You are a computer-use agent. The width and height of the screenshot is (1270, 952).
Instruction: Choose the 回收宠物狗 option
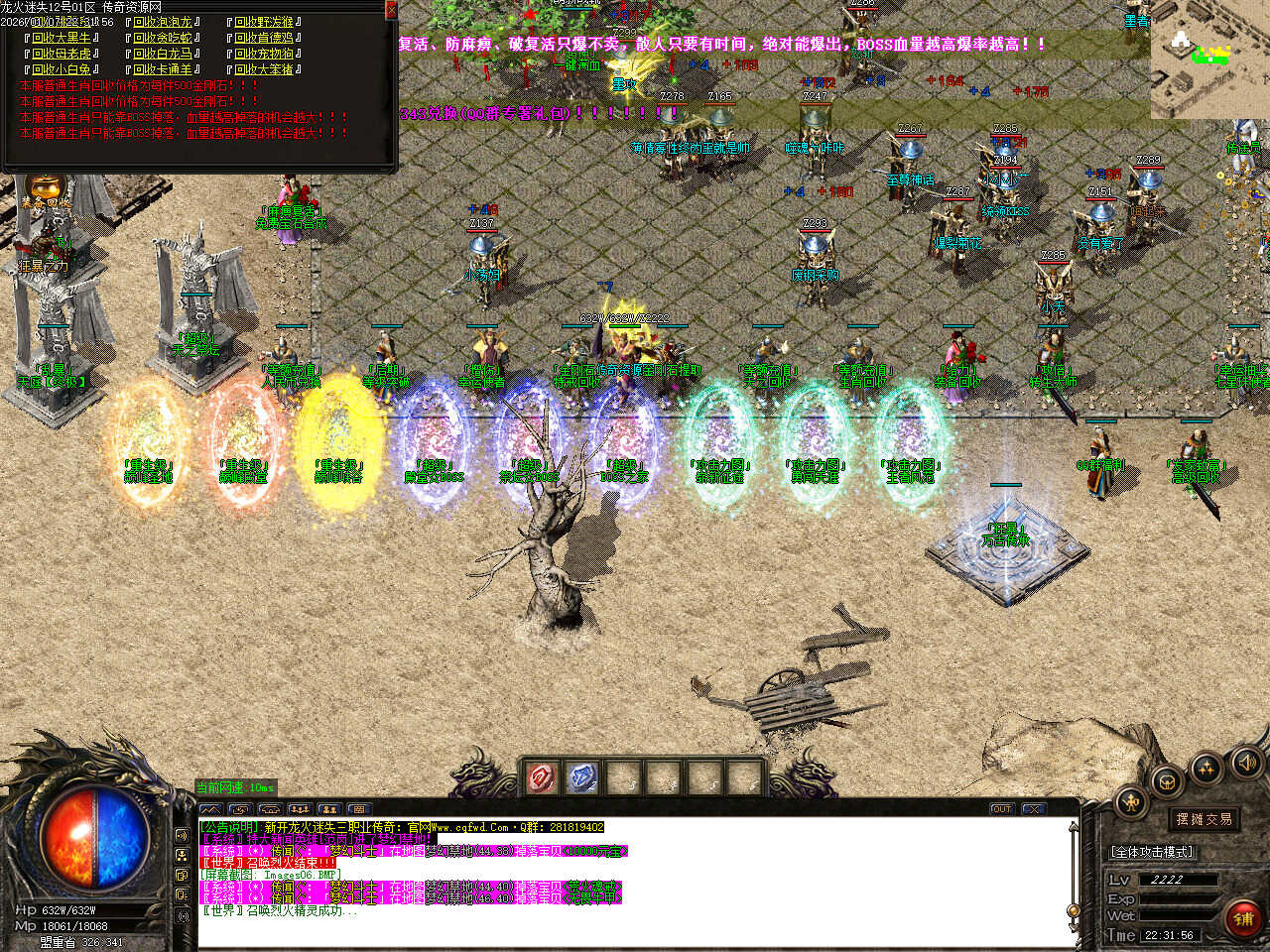(x=264, y=54)
